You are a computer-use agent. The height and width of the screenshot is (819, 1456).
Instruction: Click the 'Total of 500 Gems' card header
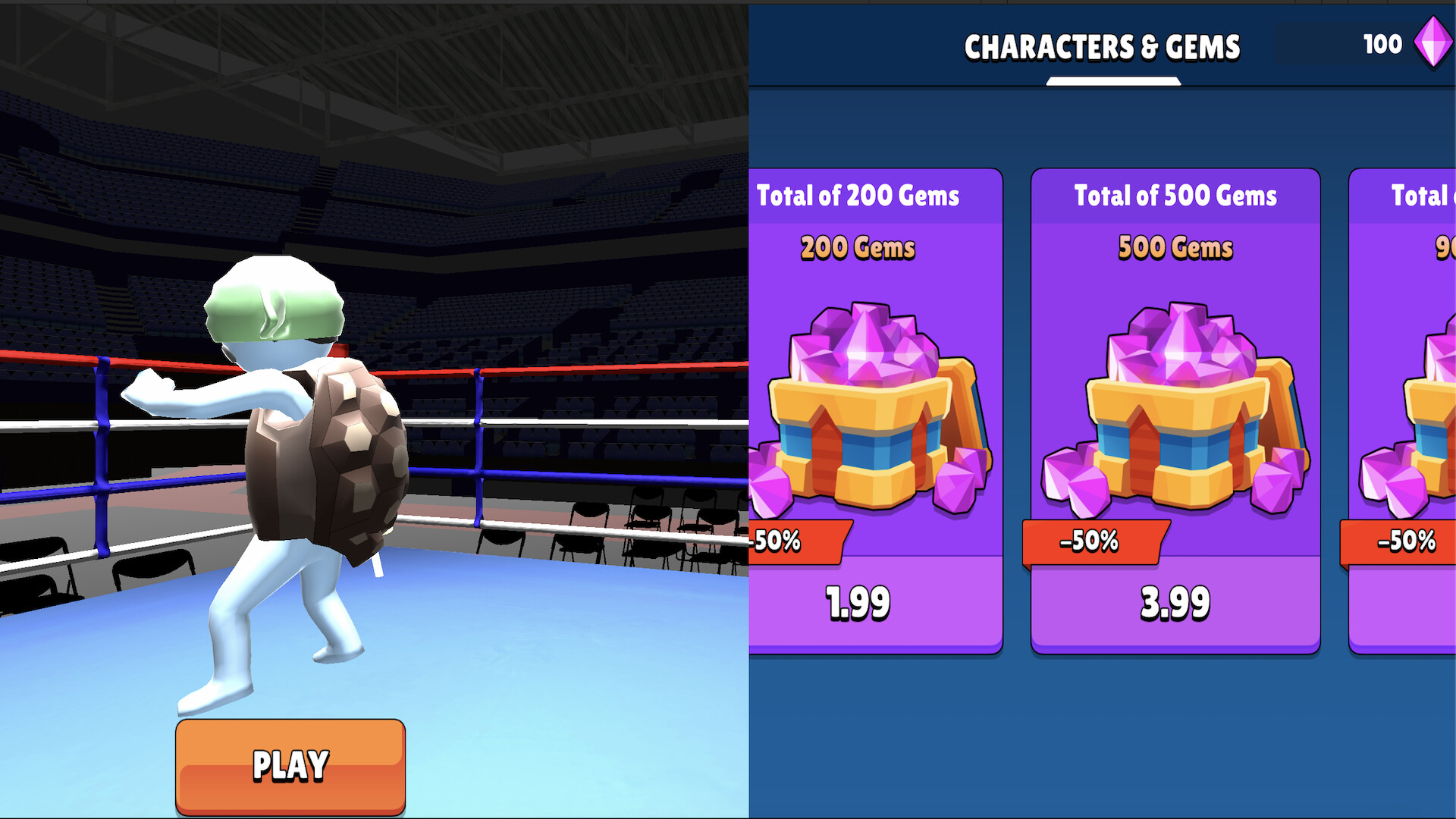[x=1175, y=196]
